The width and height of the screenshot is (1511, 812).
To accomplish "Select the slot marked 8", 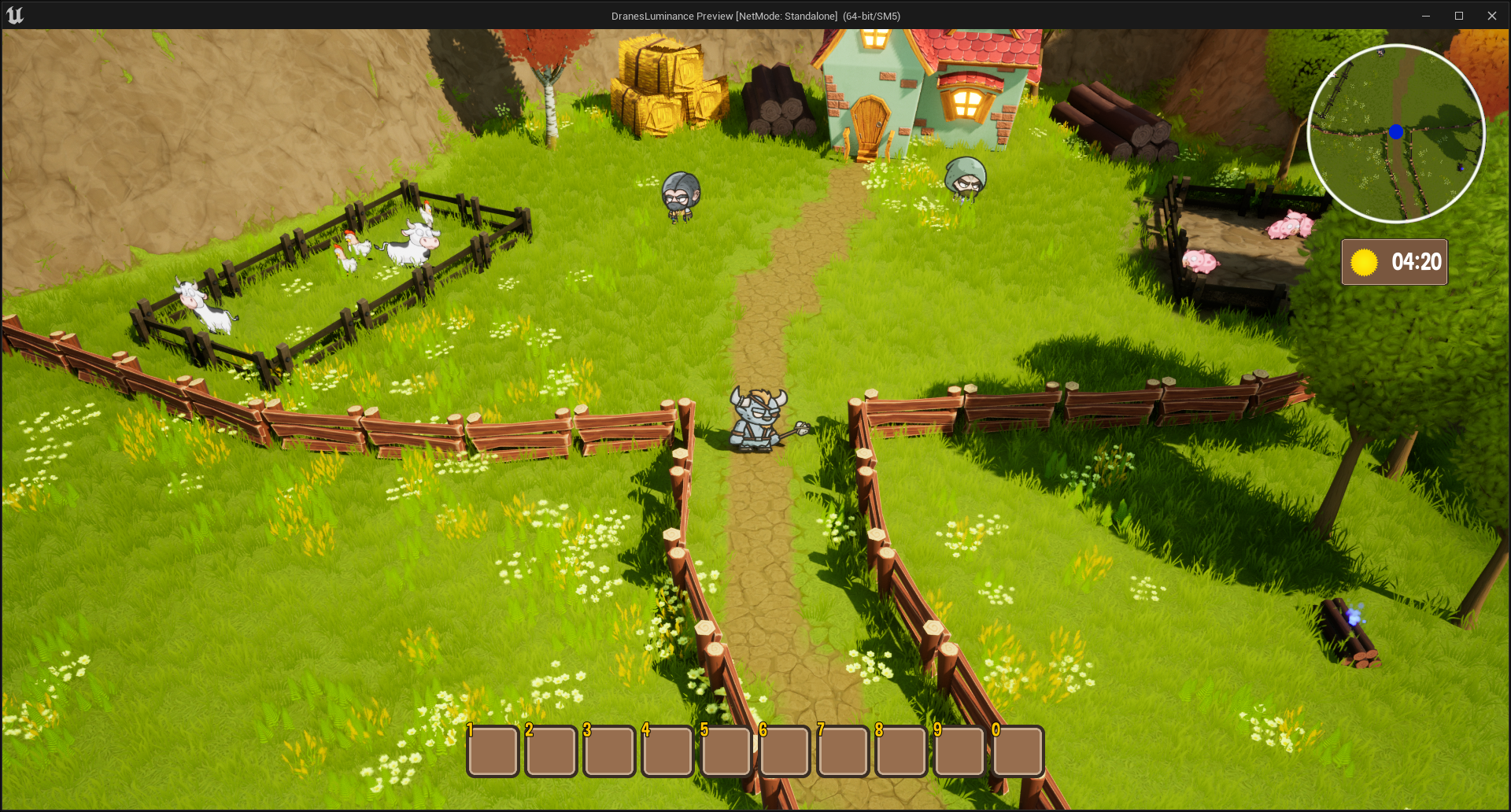I will (901, 751).
